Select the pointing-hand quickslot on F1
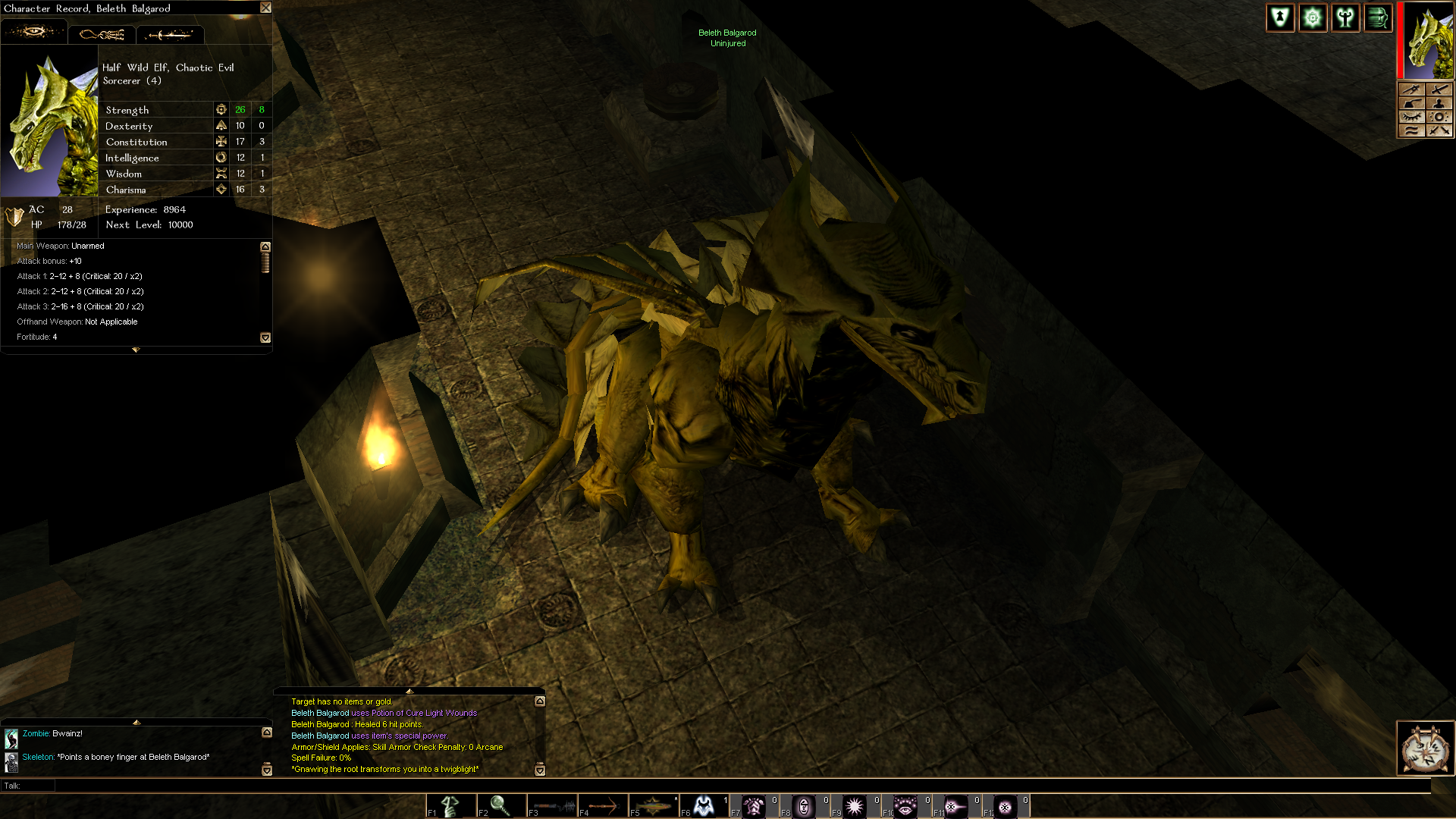This screenshot has height=819, width=1456. (450, 806)
